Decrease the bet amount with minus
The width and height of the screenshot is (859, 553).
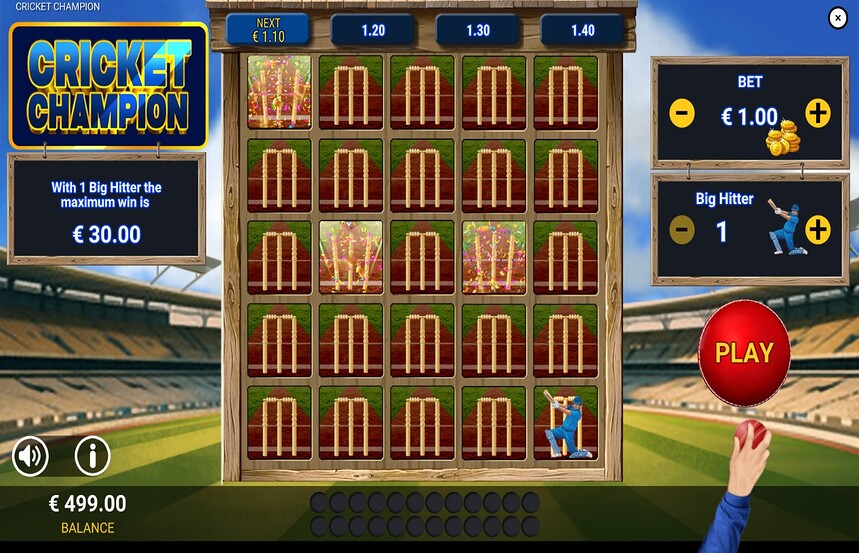681,114
